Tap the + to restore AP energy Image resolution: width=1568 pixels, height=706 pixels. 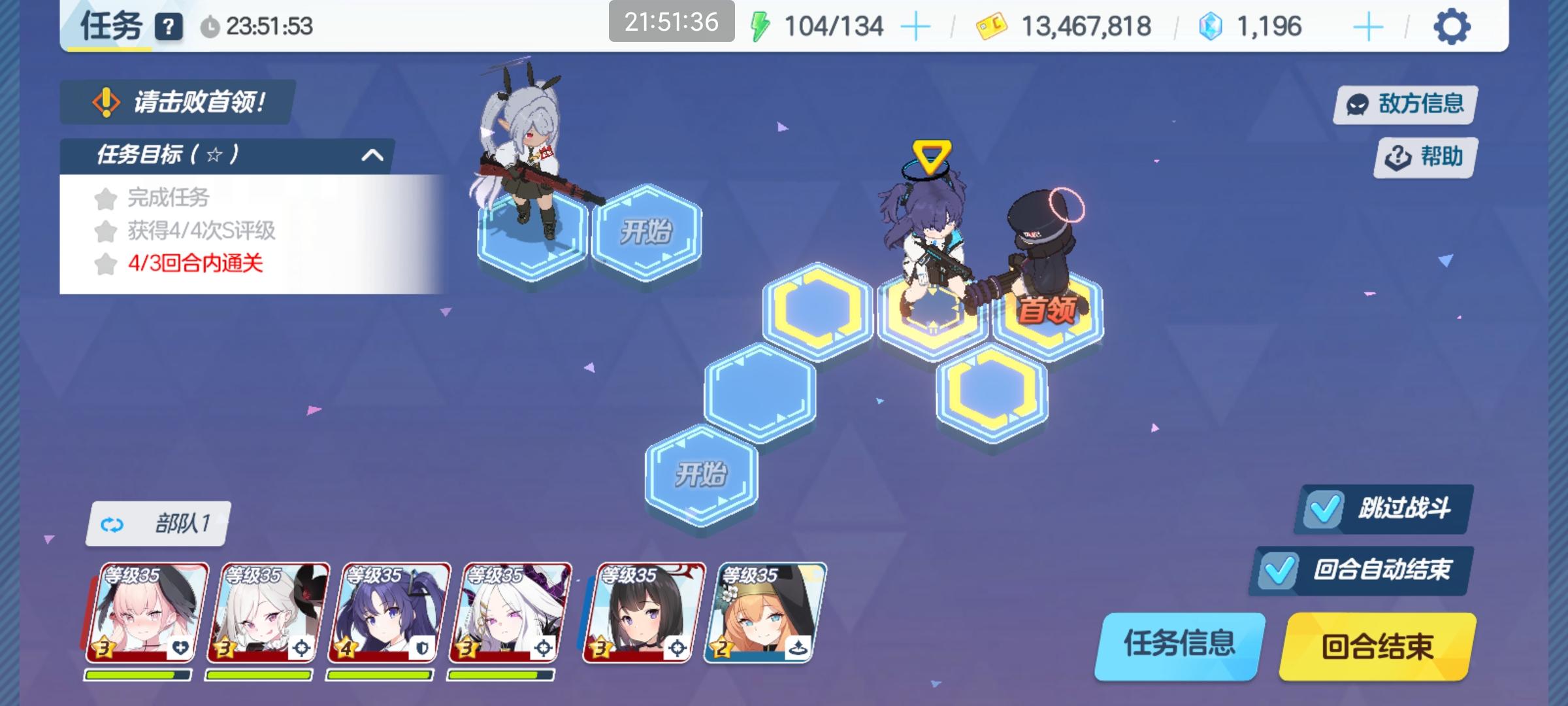pyautogui.click(x=916, y=27)
